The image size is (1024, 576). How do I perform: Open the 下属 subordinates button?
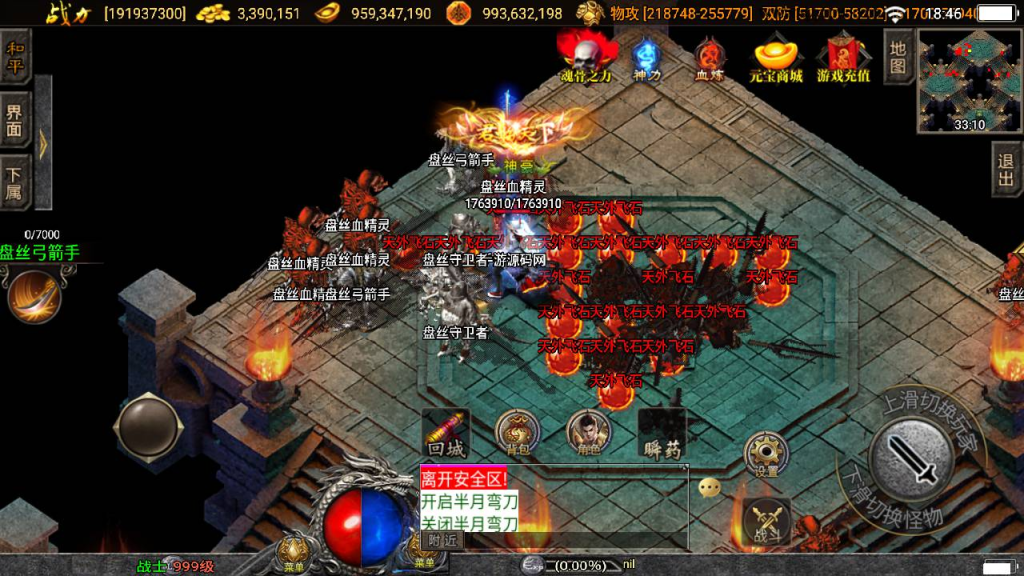(14, 181)
